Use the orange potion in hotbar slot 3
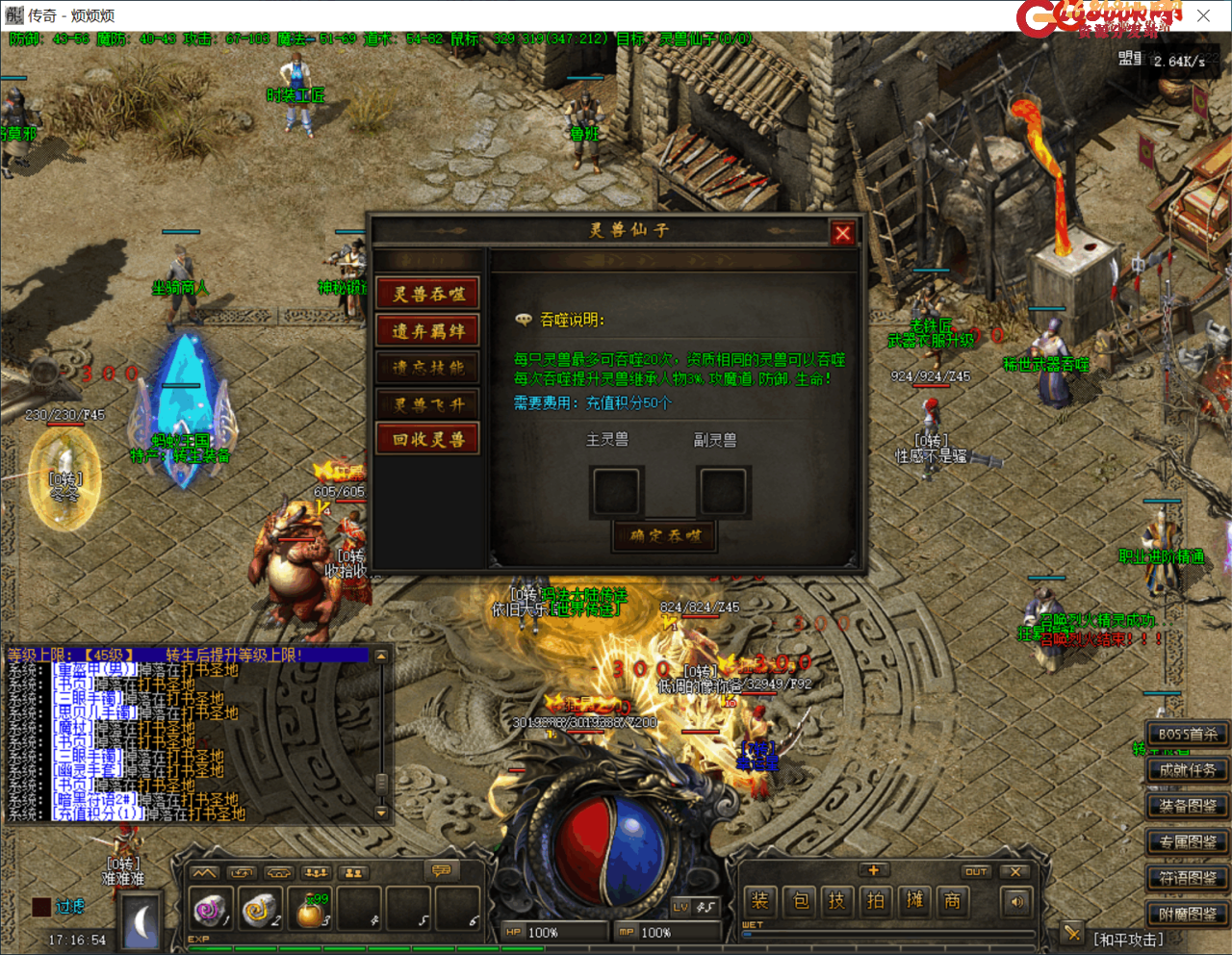 click(310, 911)
